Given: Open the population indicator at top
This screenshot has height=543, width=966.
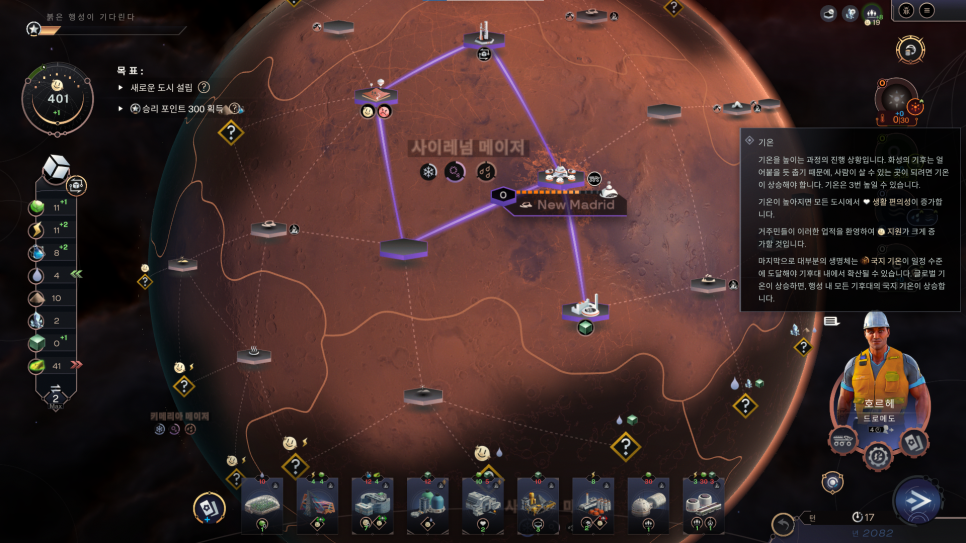Looking at the screenshot, I should pyautogui.click(x=873, y=13).
